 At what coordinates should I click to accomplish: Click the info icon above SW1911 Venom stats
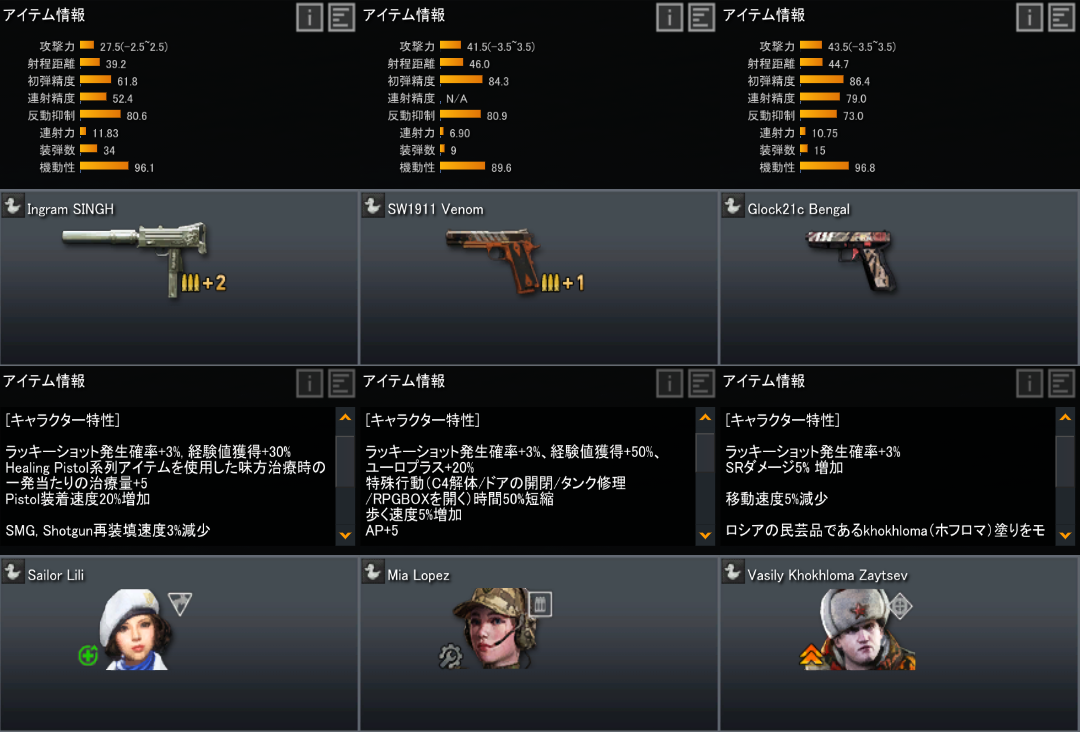tap(670, 17)
